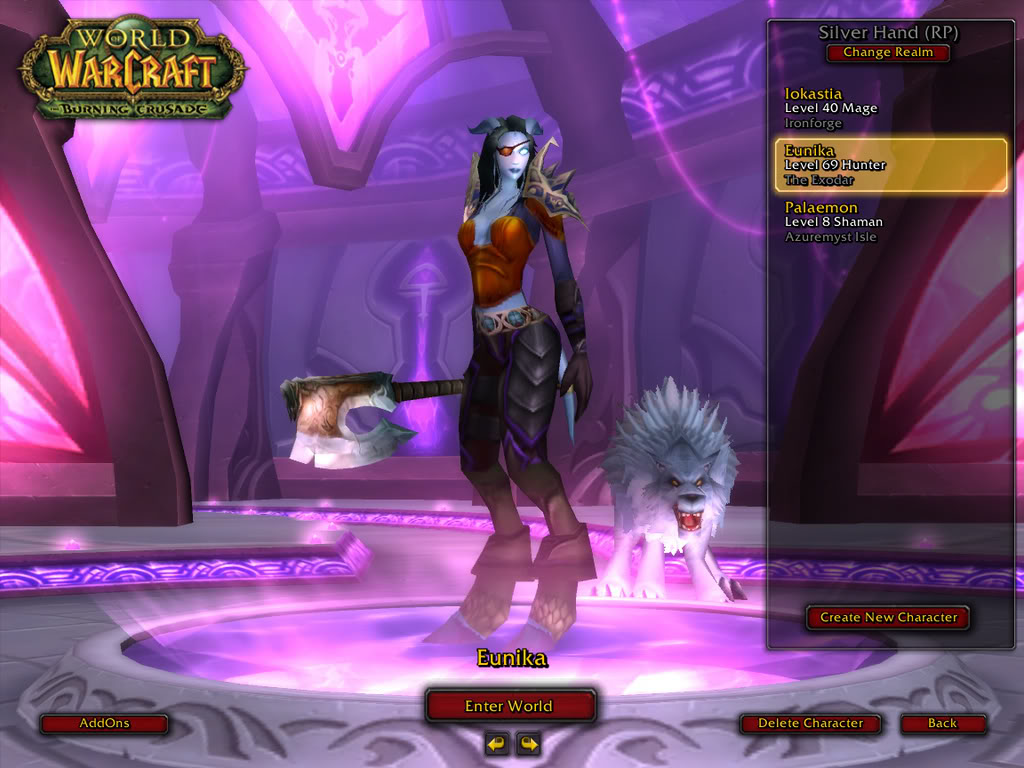Delete the selected character
Screen dimensions: 1024x768
point(810,723)
